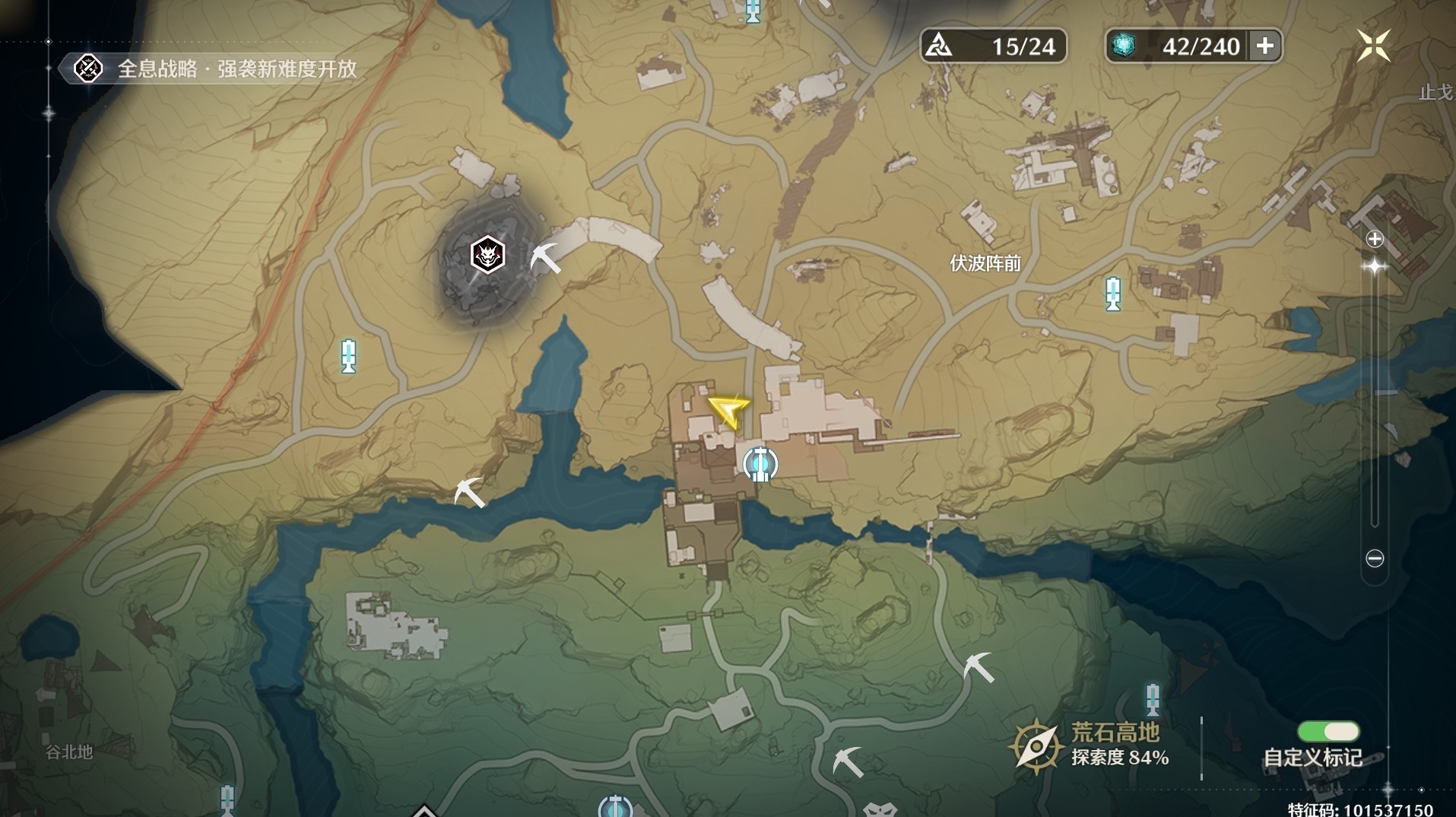Viewport: 1456px width, 817px height.
Task: Open the 荒石高地 exploration progress compass
Action: click(1036, 745)
